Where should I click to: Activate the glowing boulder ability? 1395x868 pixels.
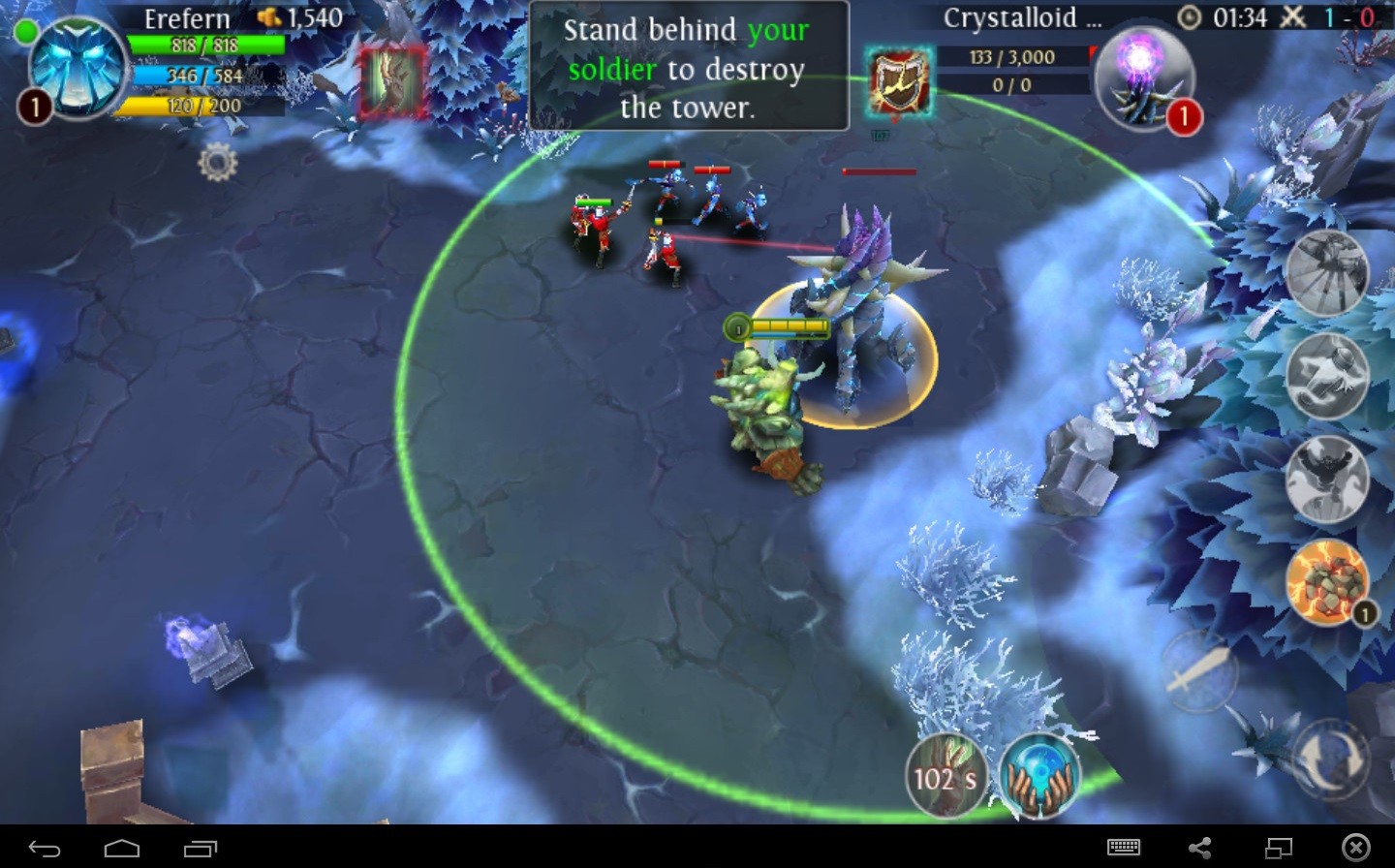point(1326,580)
